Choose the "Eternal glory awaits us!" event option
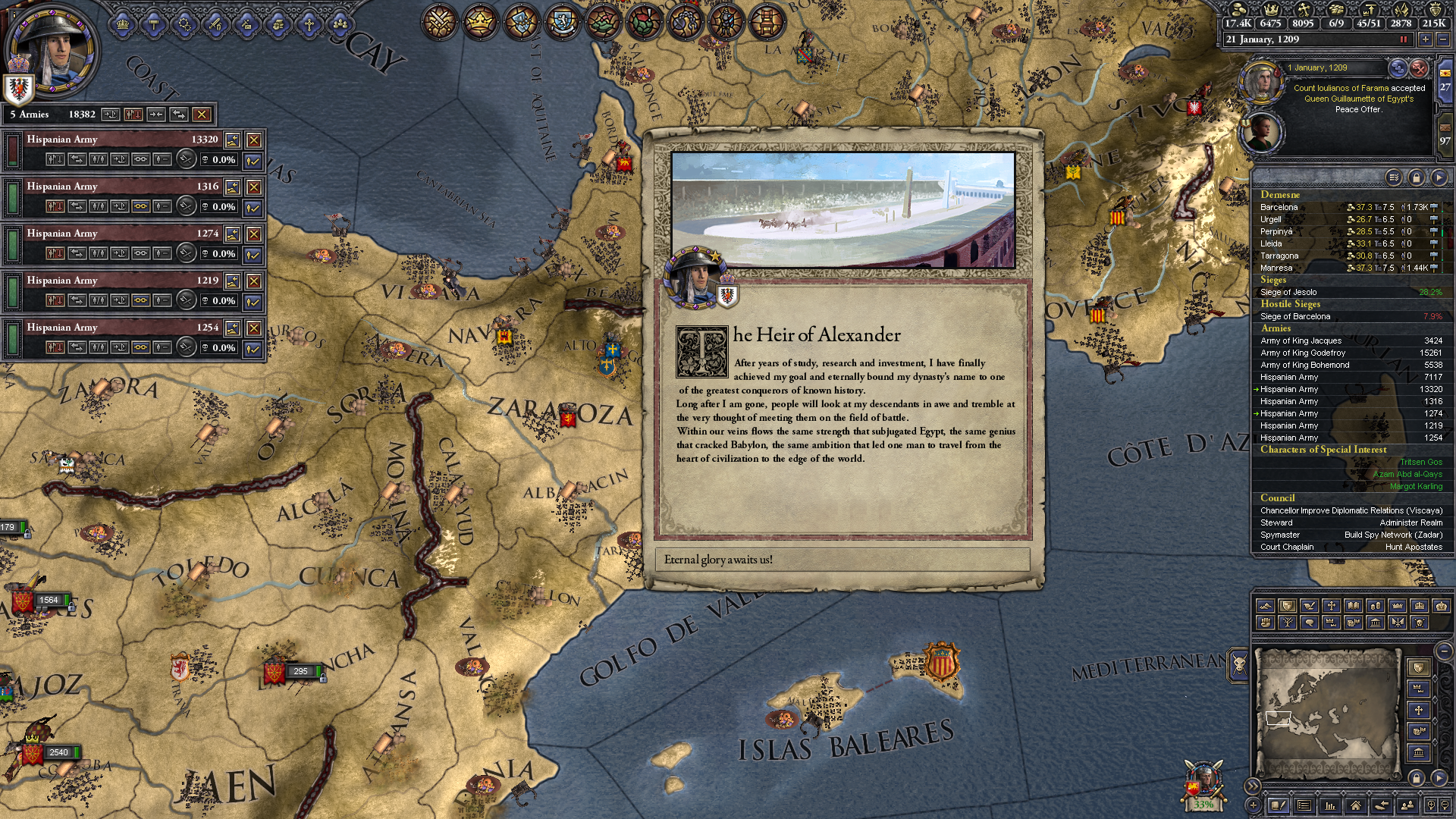Screen dimensions: 1456x819 (x=842, y=560)
